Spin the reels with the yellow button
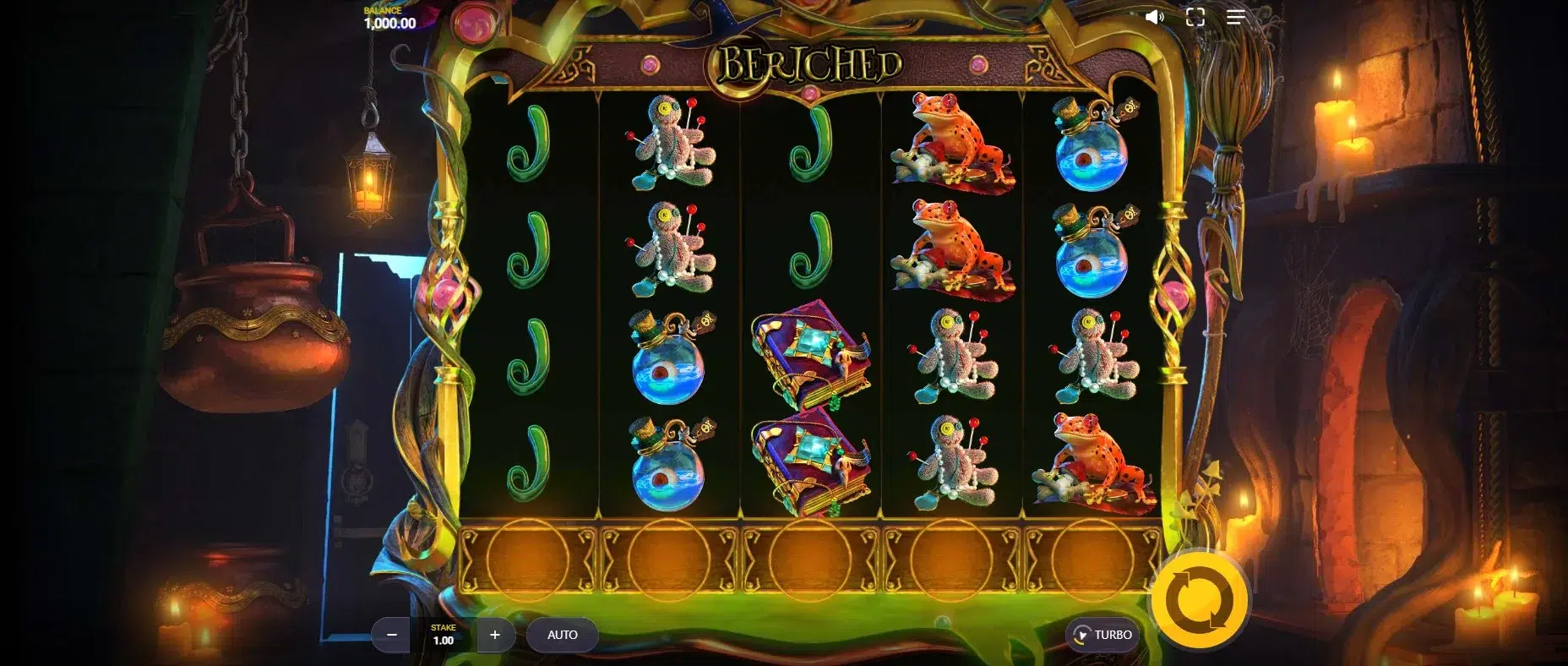Screen dimensions: 1568x666 coord(1200,601)
